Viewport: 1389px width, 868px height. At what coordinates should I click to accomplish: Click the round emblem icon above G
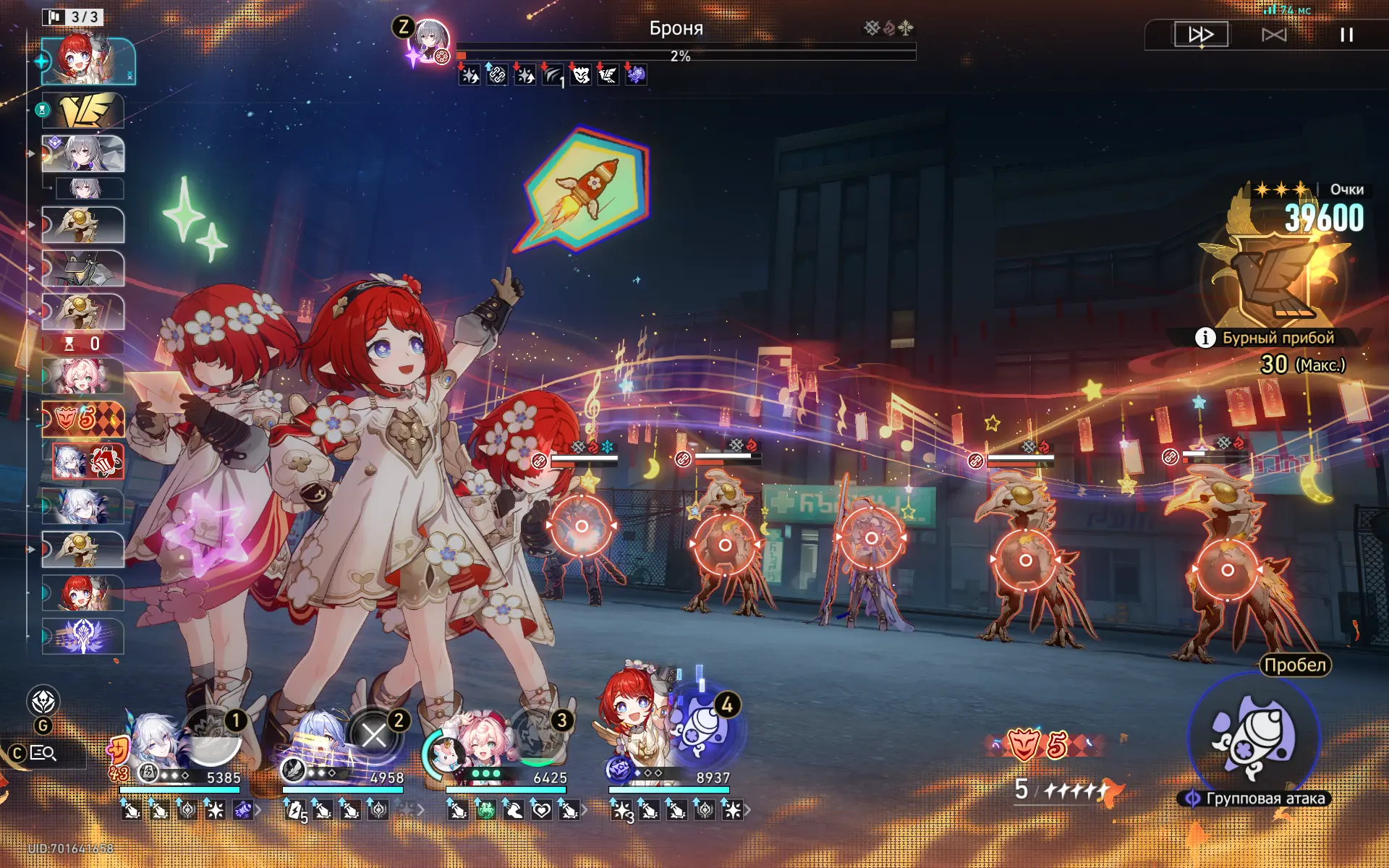point(43,701)
